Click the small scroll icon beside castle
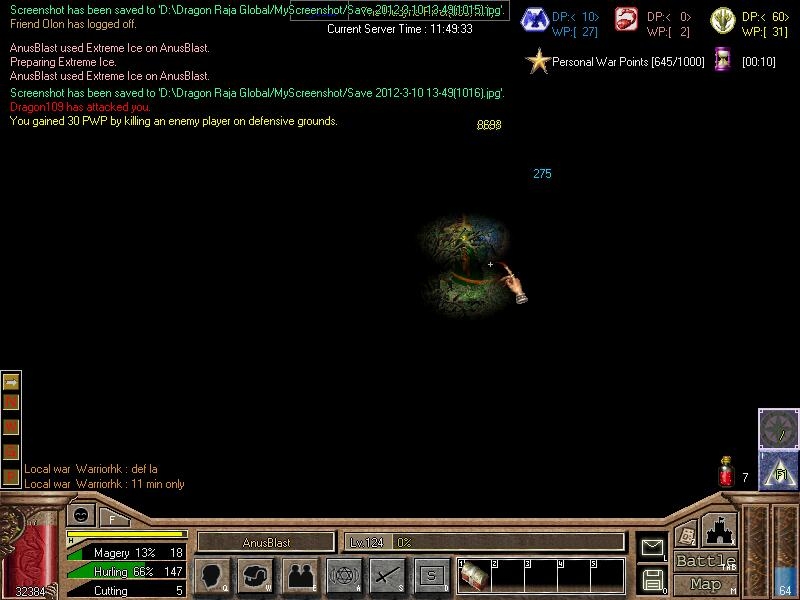800x600 pixels. (685, 535)
